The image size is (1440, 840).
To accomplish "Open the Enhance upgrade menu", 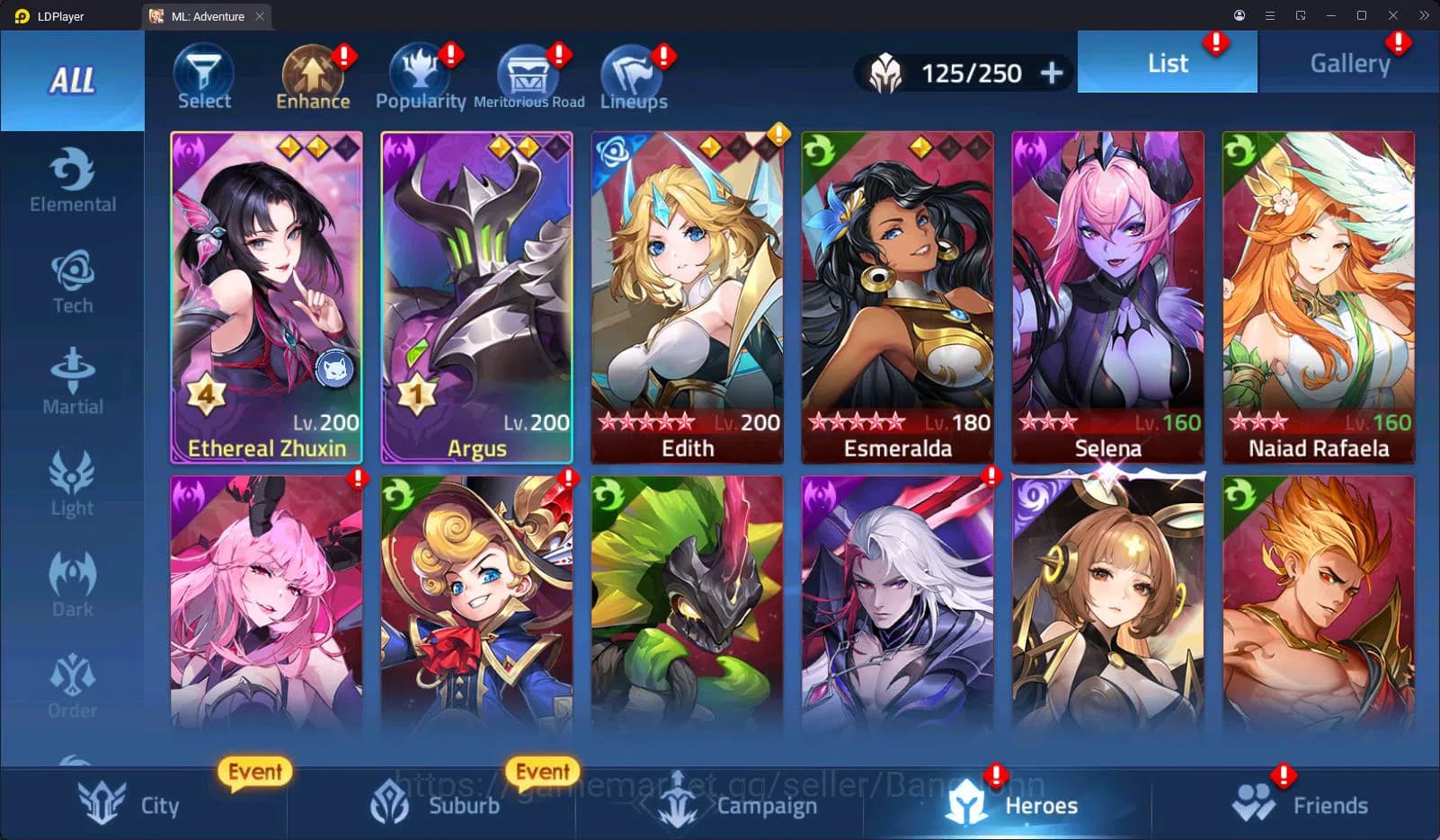I will pos(312,76).
